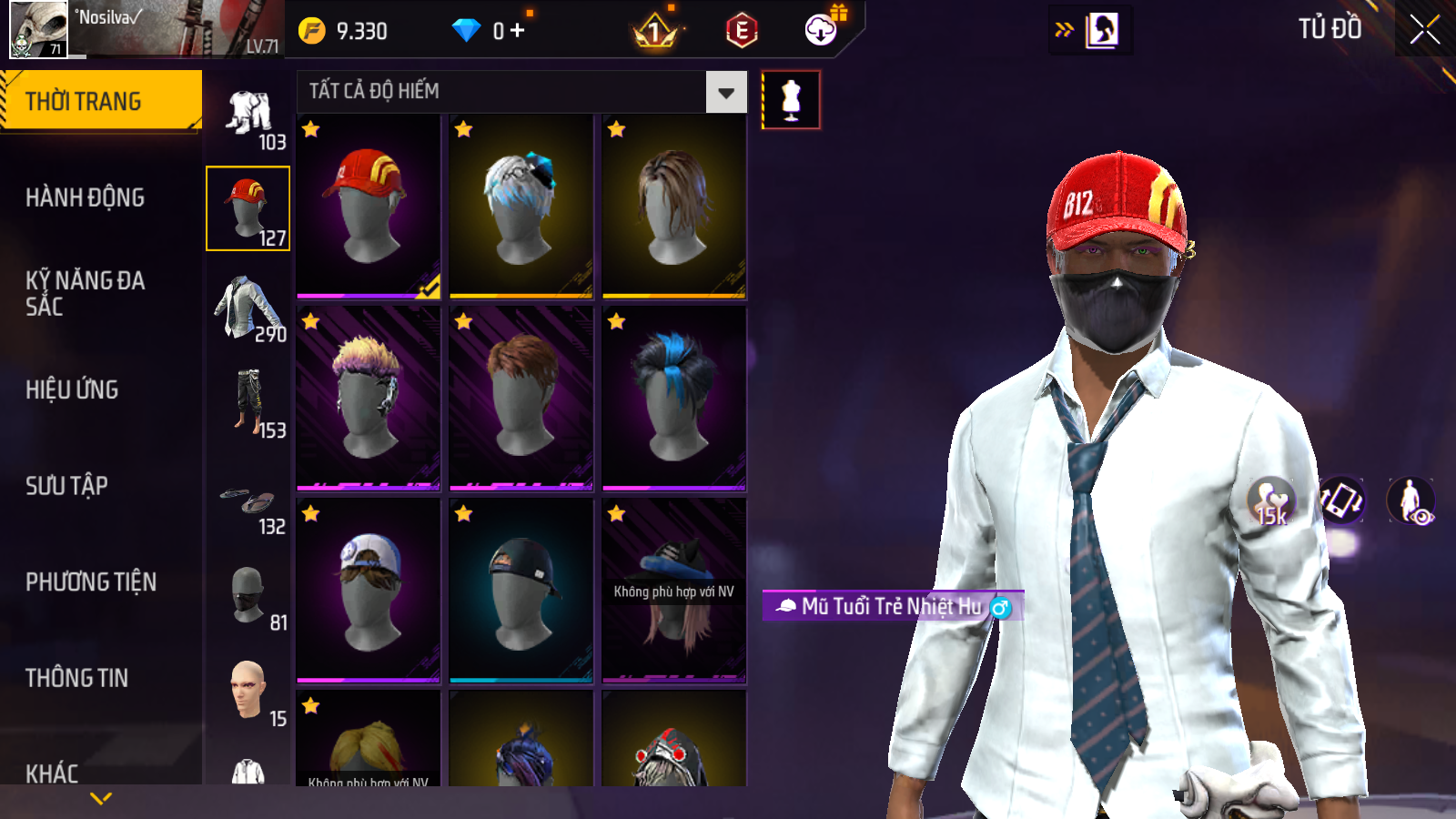Open the shoes category showing 132

(248, 504)
